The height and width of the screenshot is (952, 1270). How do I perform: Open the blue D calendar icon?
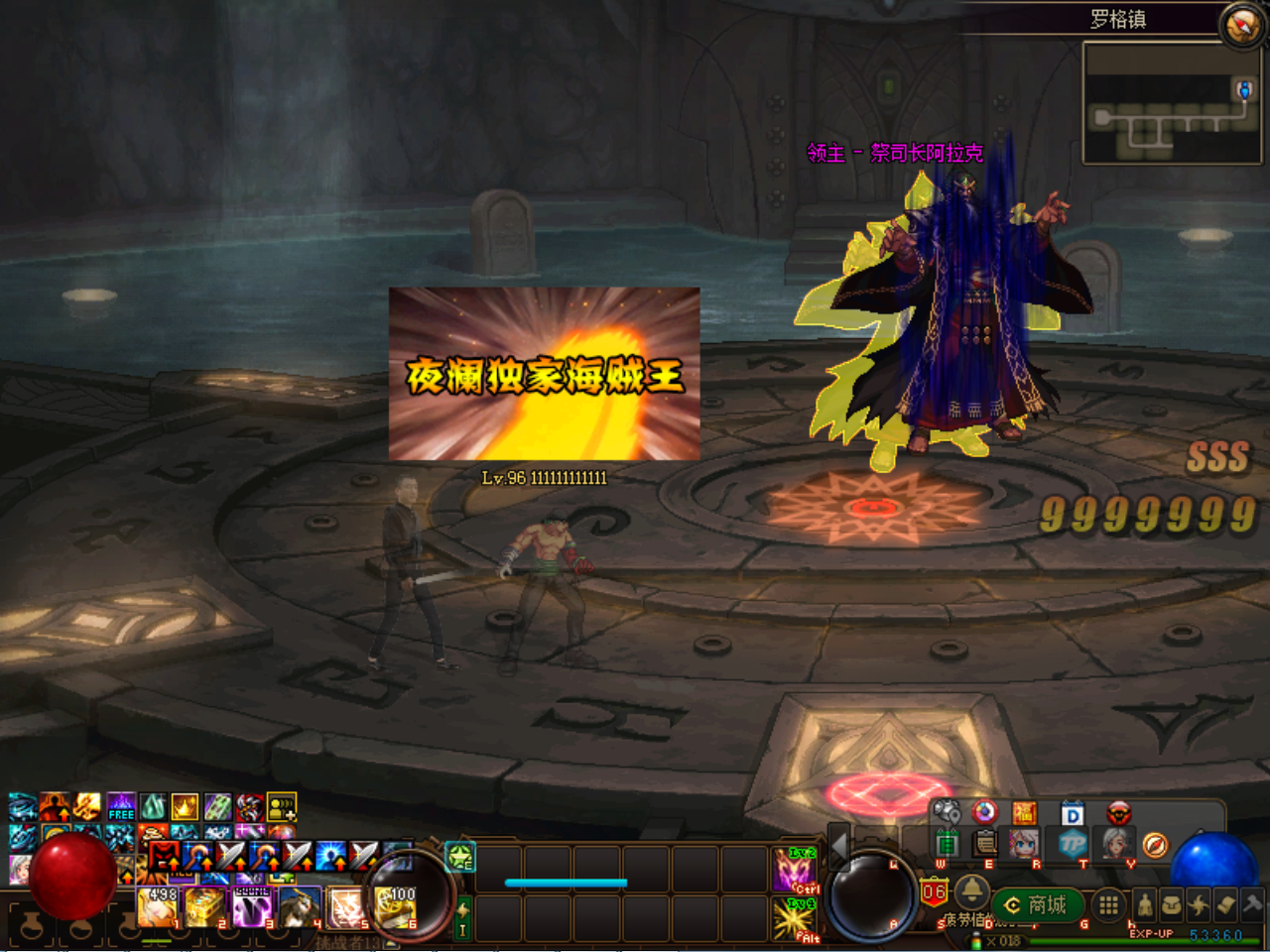tap(1072, 814)
